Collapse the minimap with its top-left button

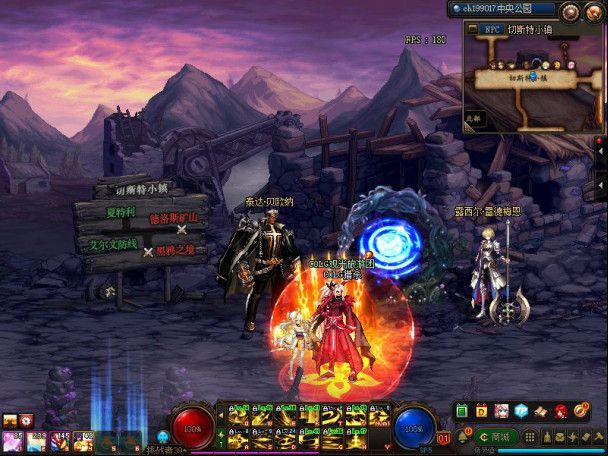point(471,29)
